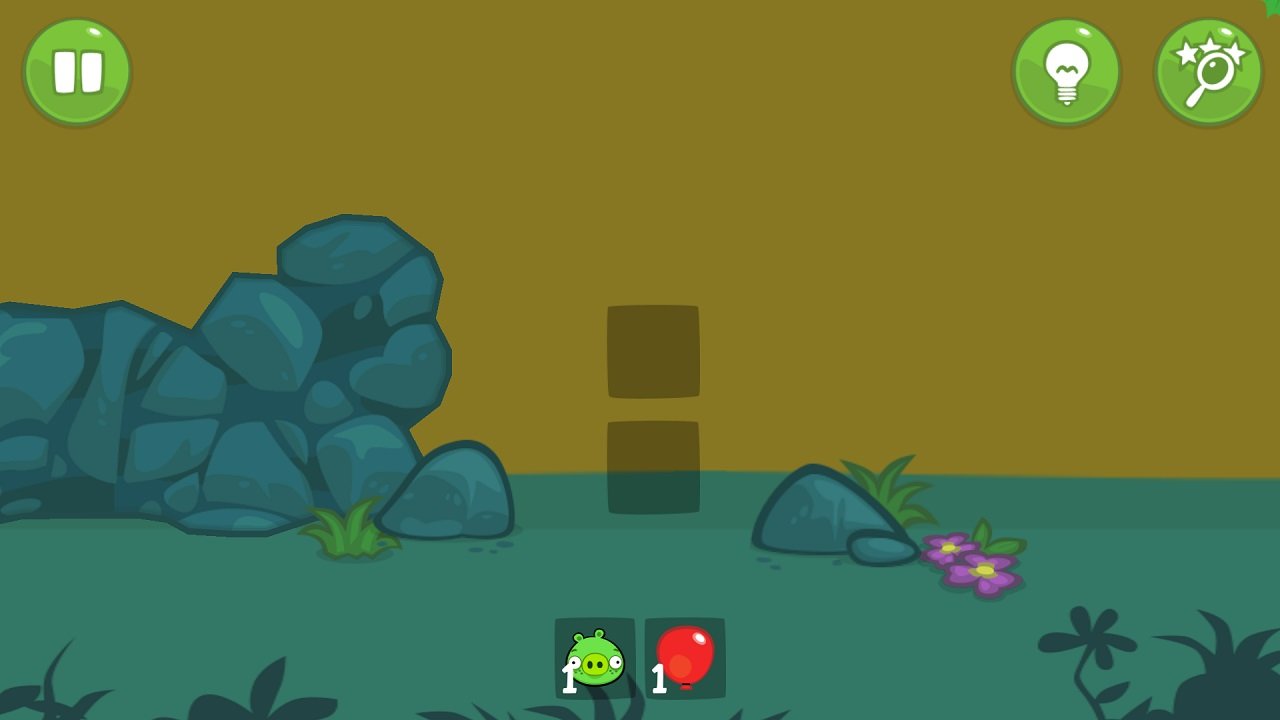The image size is (1280, 720).
Task: Open the hint lightbulb button
Action: click(1066, 71)
